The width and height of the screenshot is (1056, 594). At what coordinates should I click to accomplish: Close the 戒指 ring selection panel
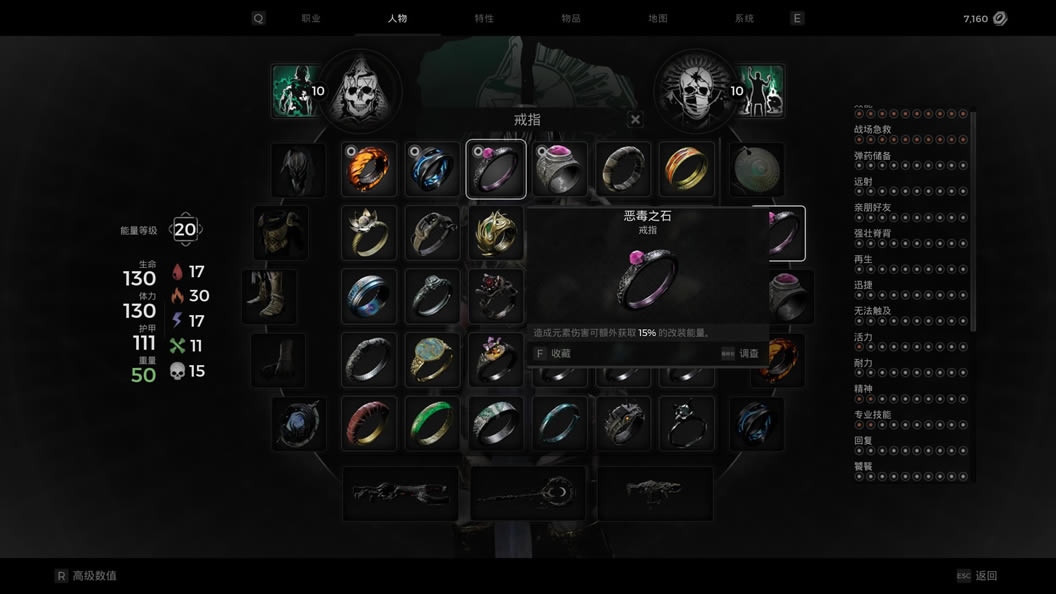(635, 120)
